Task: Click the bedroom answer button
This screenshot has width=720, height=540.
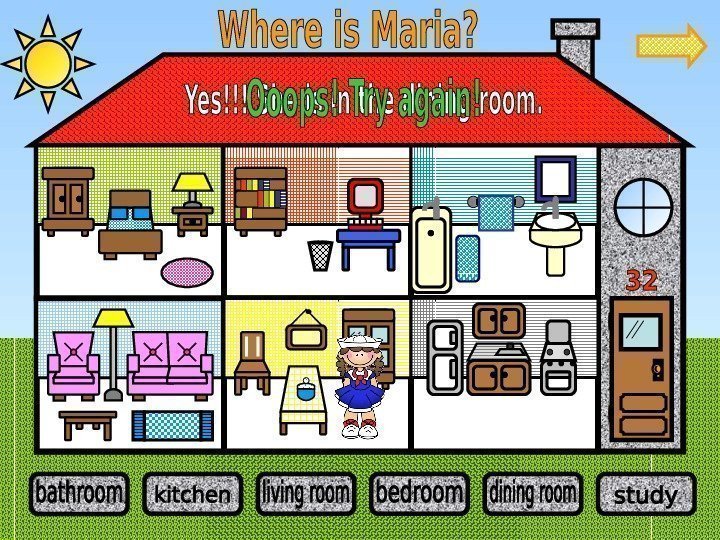Action: coord(419,493)
